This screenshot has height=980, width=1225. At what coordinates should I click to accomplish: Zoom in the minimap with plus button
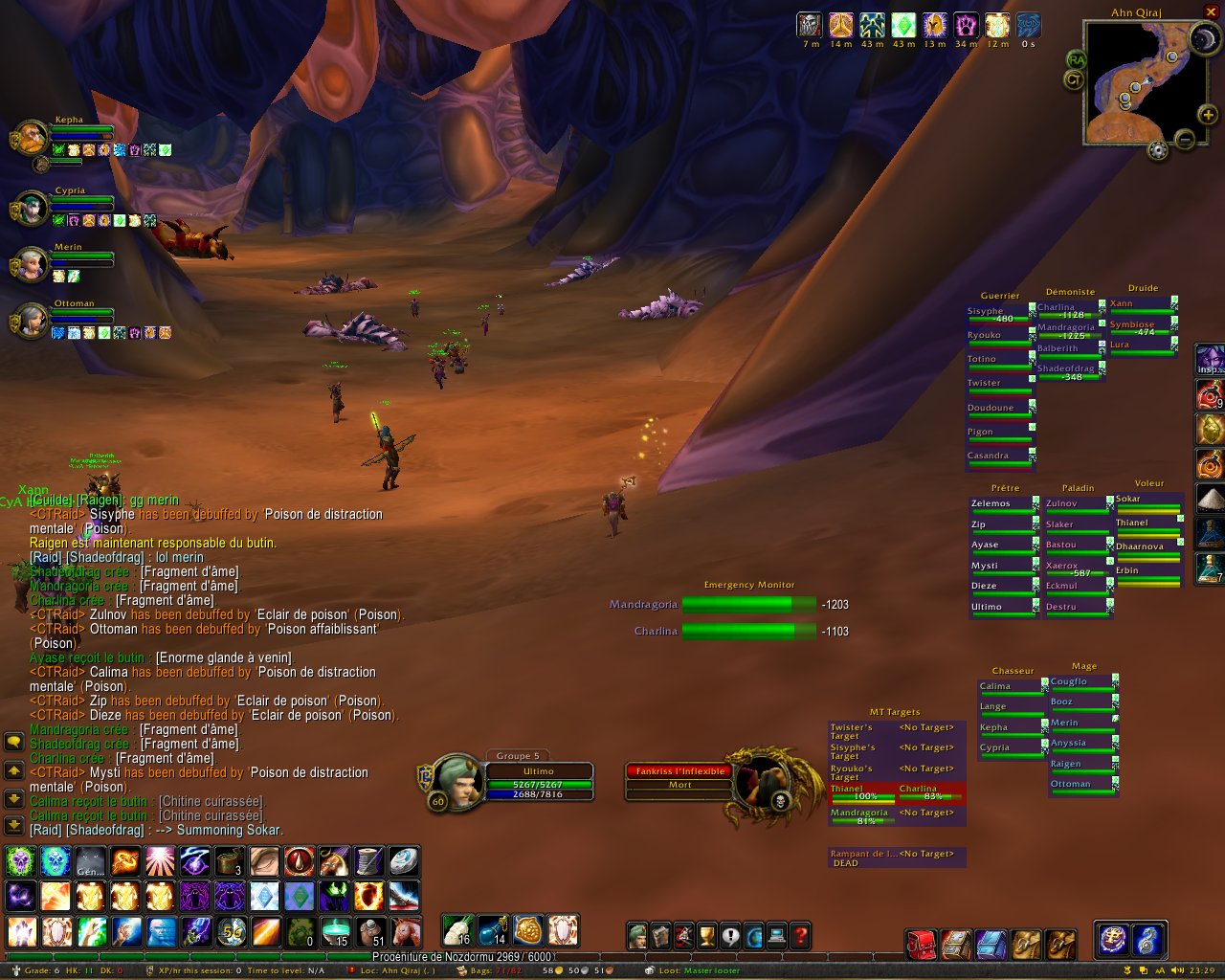pos(1208,115)
